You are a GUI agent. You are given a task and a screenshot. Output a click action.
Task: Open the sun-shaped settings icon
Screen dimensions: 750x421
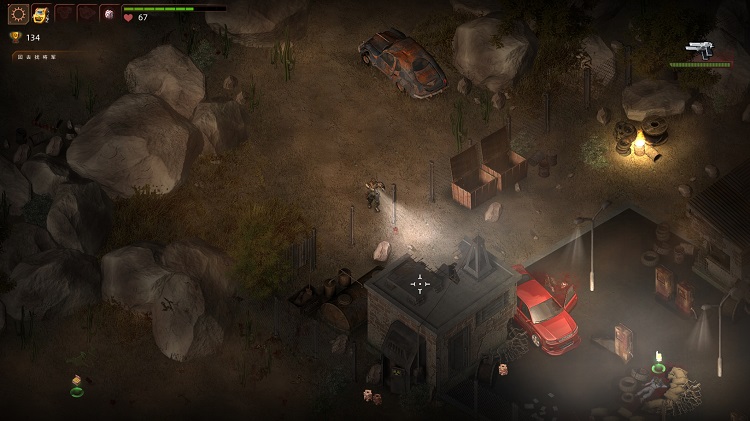pos(18,14)
